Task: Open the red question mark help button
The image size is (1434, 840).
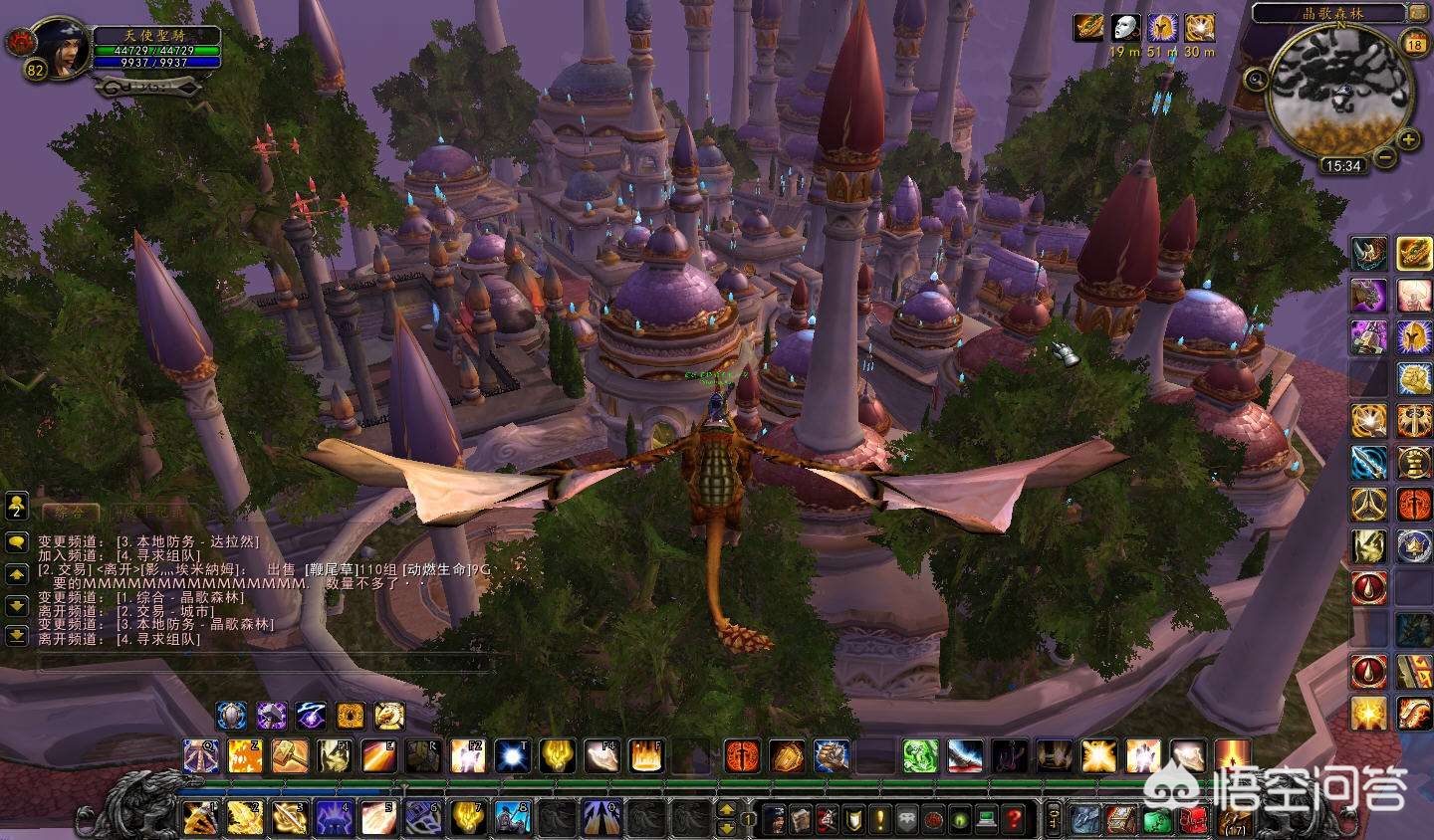Action: [1013, 819]
